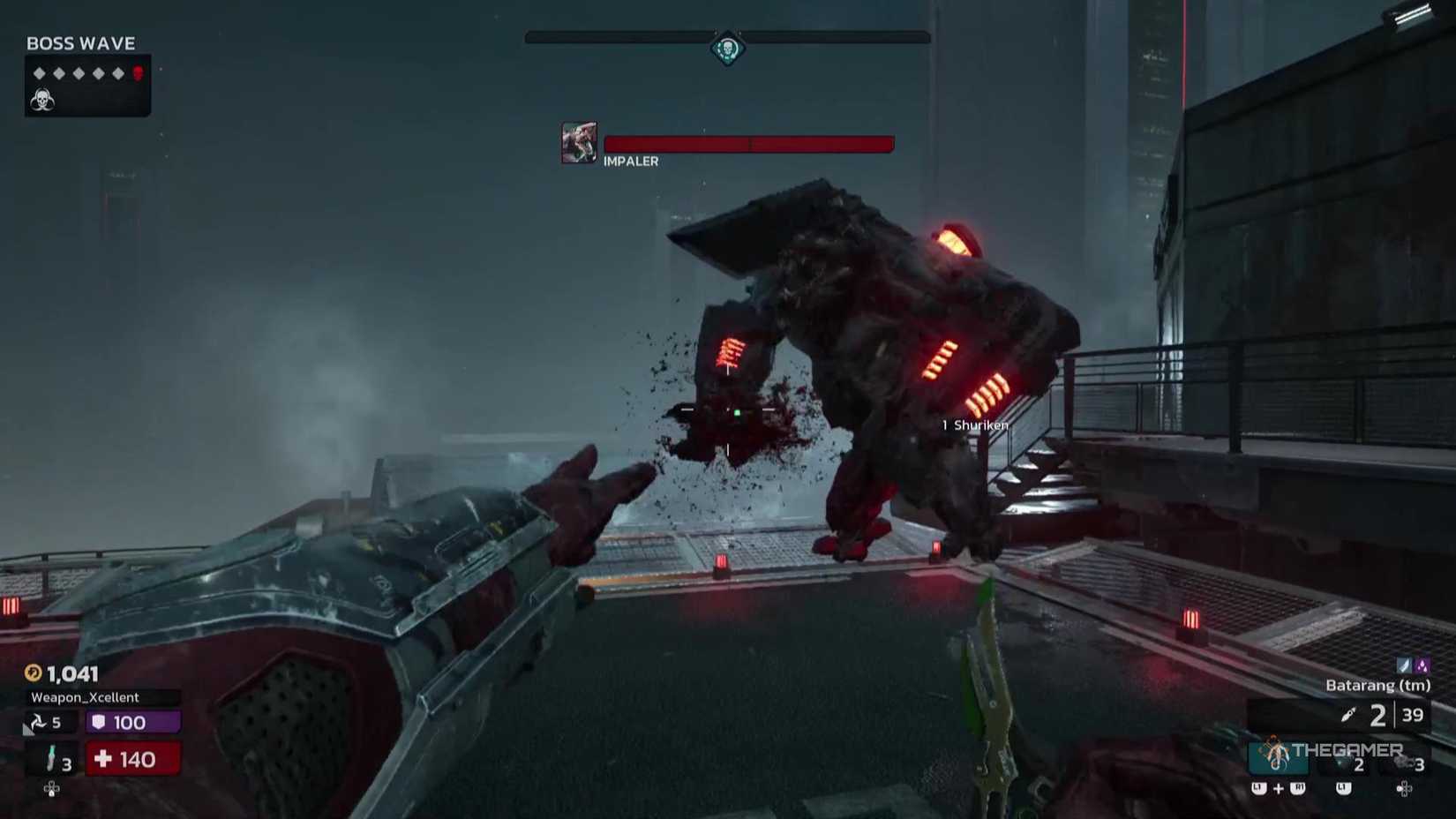Click the shield icon on the purple 100 badge
Image resolution: width=1456 pixels, height=819 pixels.
(99, 722)
